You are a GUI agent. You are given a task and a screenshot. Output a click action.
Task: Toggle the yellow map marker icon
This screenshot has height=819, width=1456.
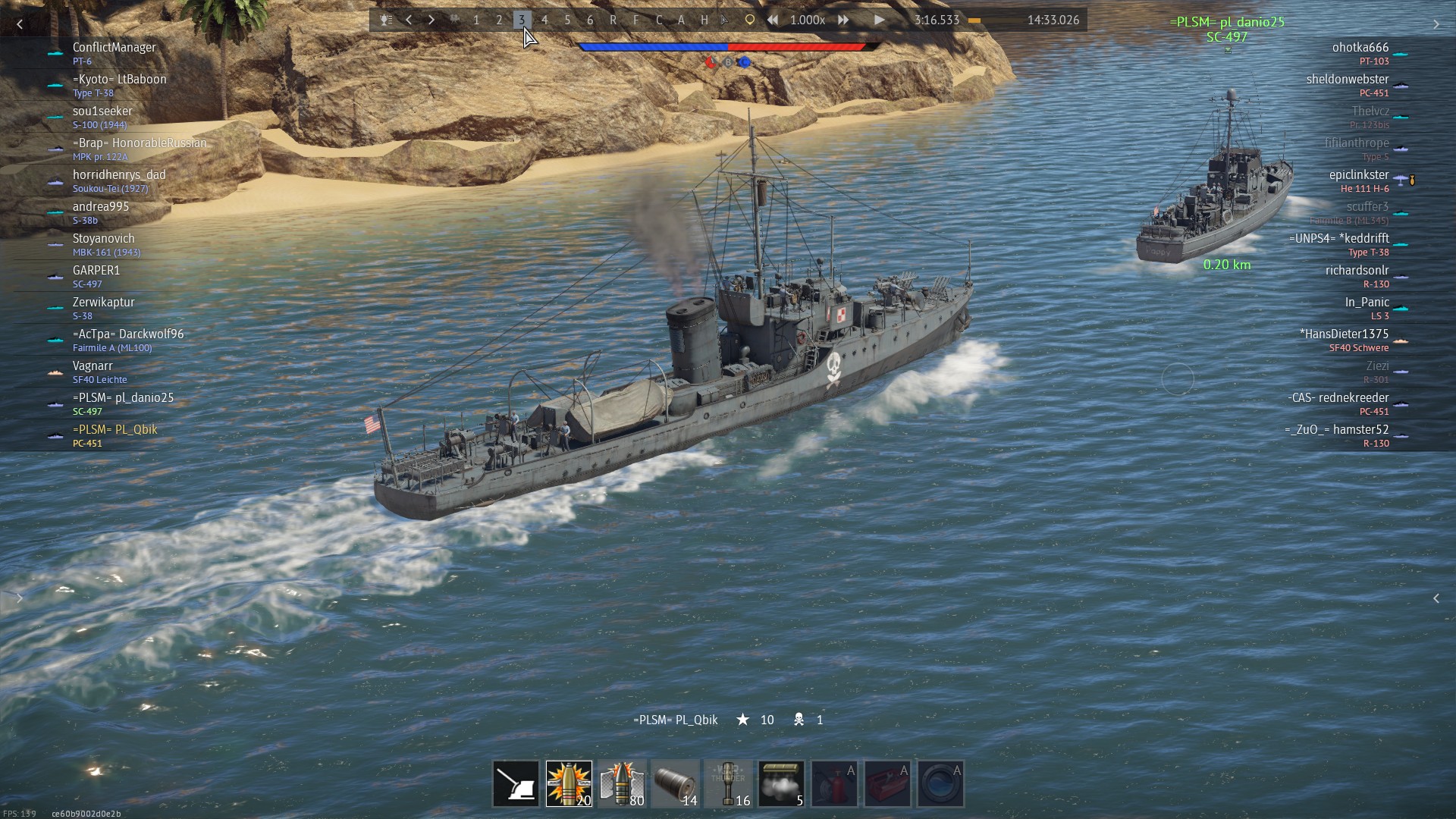[749, 20]
